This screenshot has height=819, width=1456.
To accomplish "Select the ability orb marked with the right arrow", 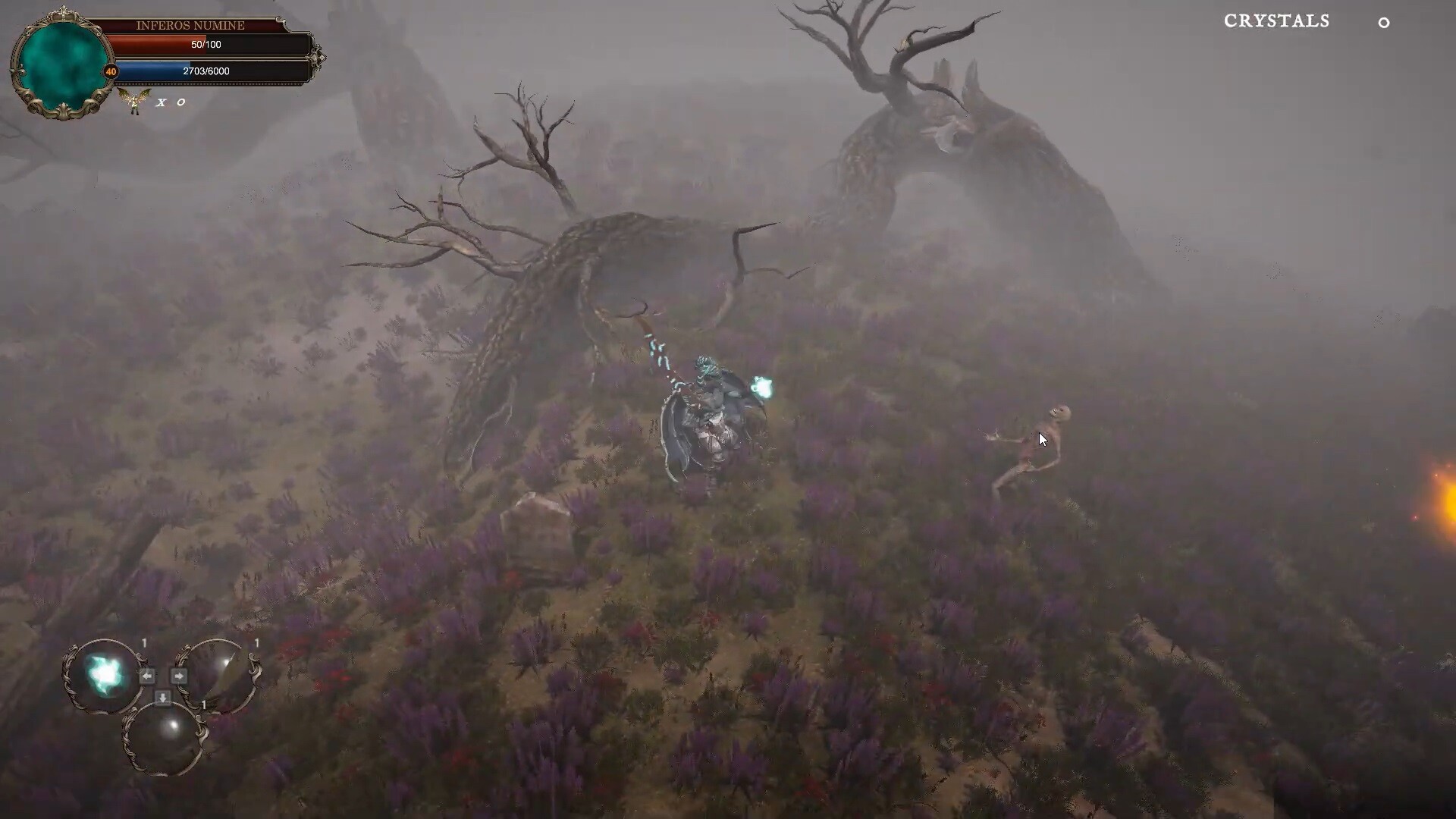I will (220, 675).
